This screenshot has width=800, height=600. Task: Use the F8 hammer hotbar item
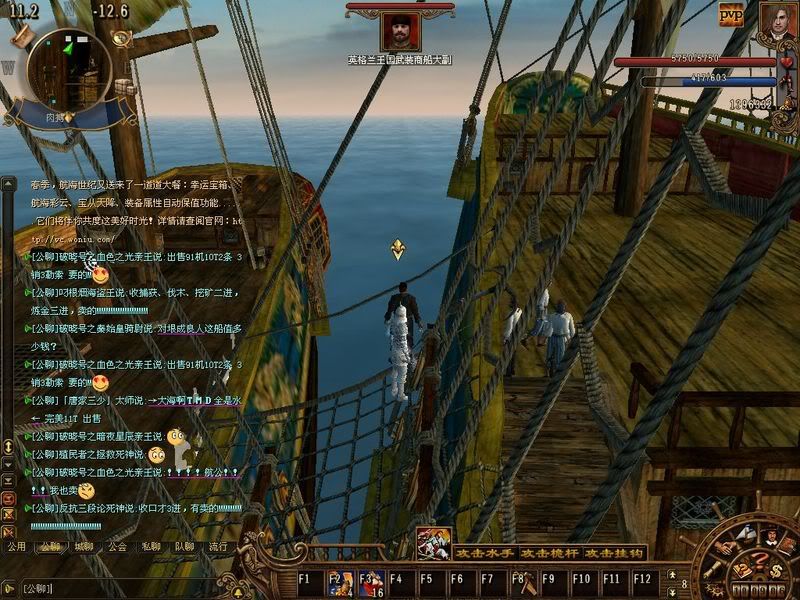coord(520,579)
